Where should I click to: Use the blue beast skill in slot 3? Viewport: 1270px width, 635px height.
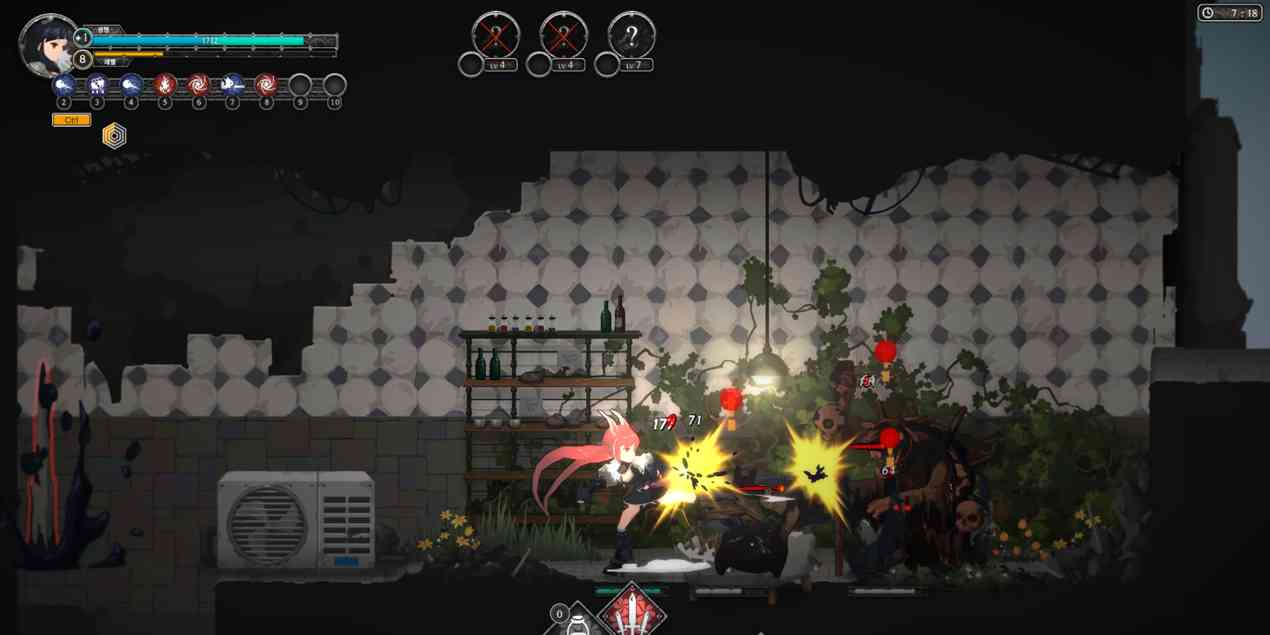click(98, 85)
